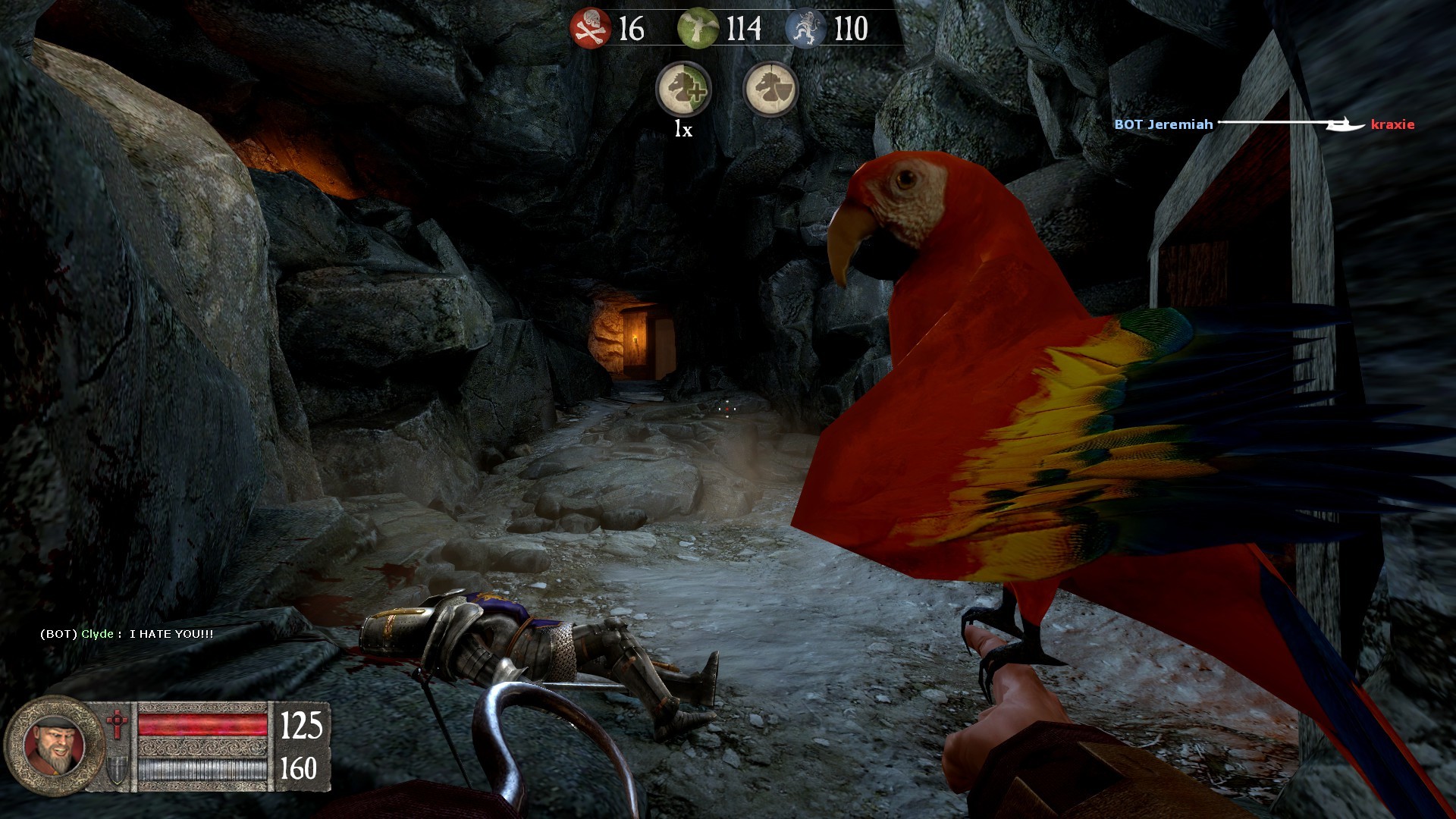
Task: Click the '1x' respawn multiplier label
Action: [x=682, y=130]
